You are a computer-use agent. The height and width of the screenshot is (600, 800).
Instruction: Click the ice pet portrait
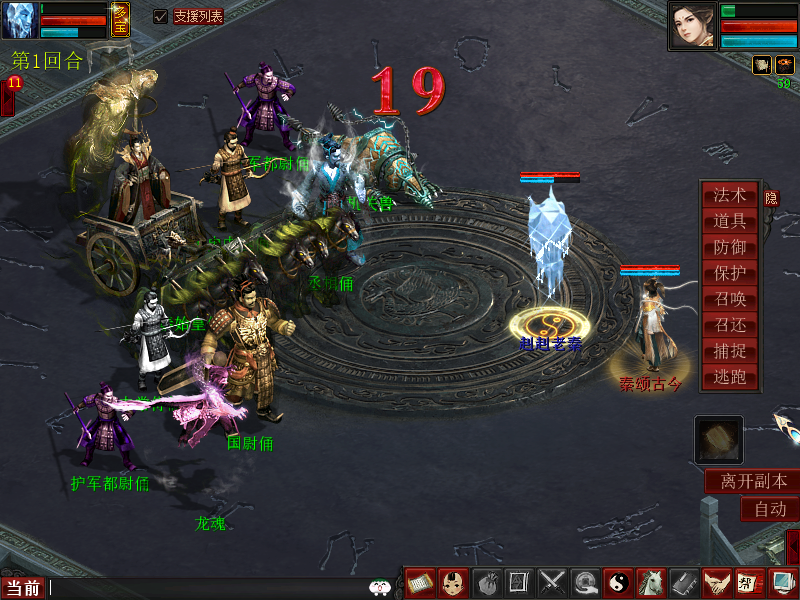[x=19, y=20]
